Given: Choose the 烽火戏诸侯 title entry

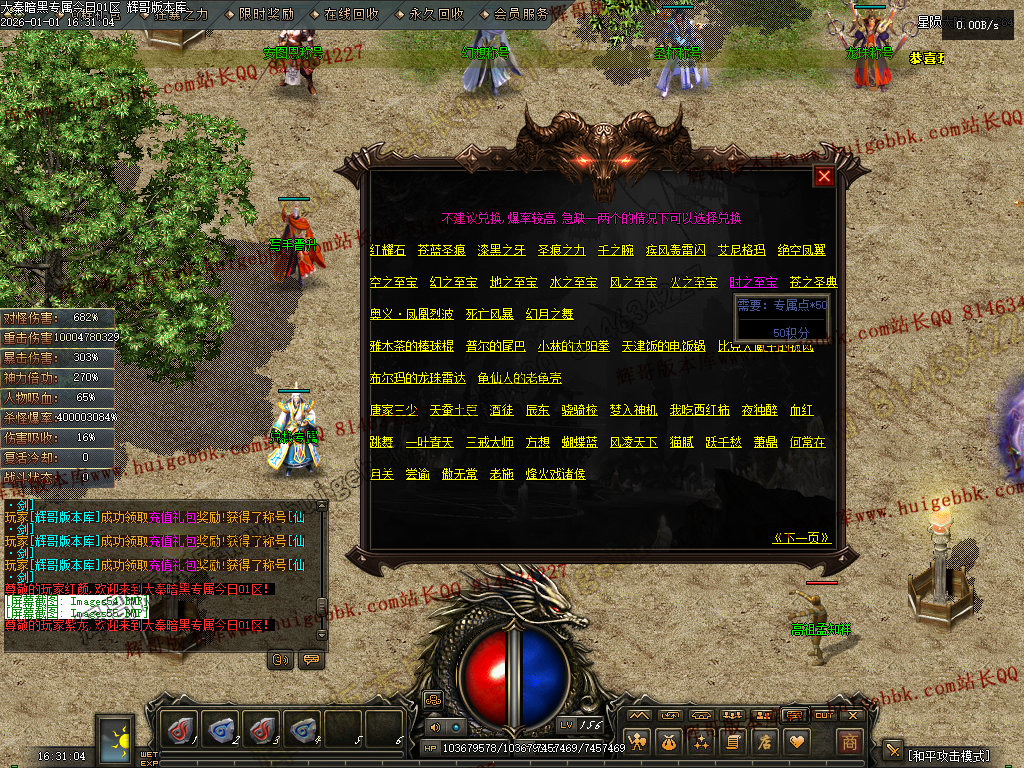Looking at the screenshot, I should pyautogui.click(x=556, y=474).
